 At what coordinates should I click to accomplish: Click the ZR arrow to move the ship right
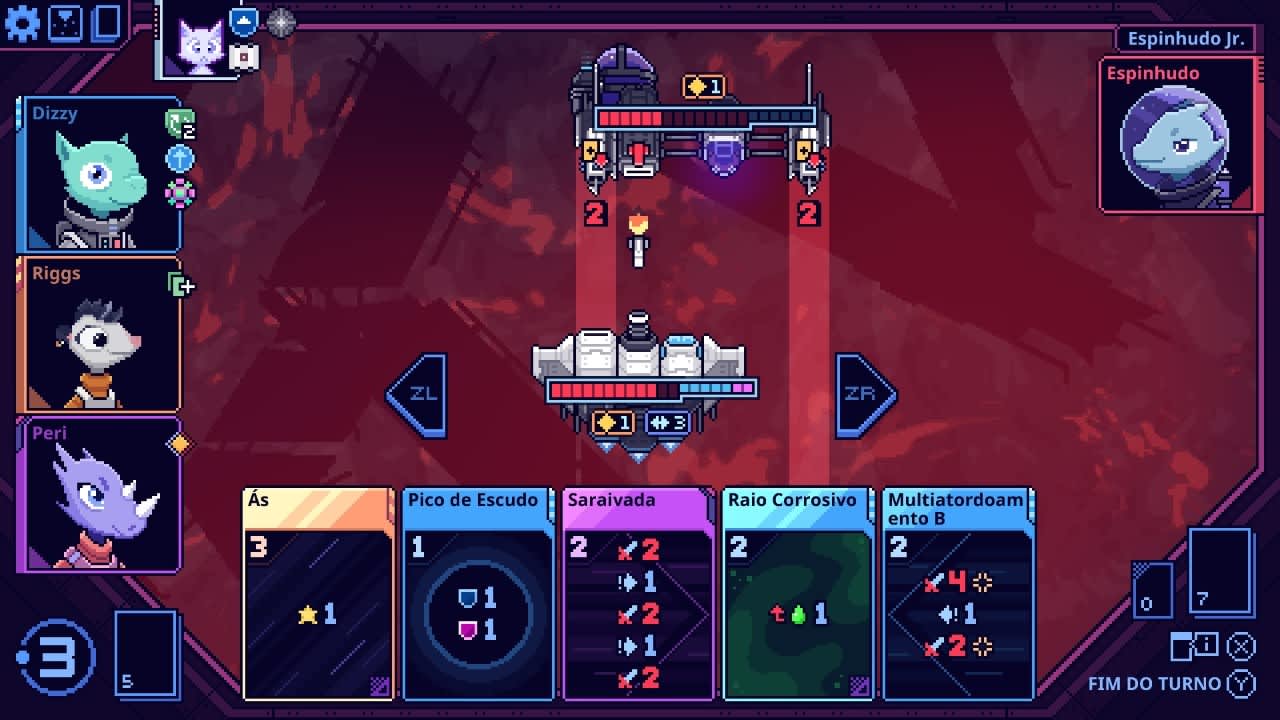(862, 393)
